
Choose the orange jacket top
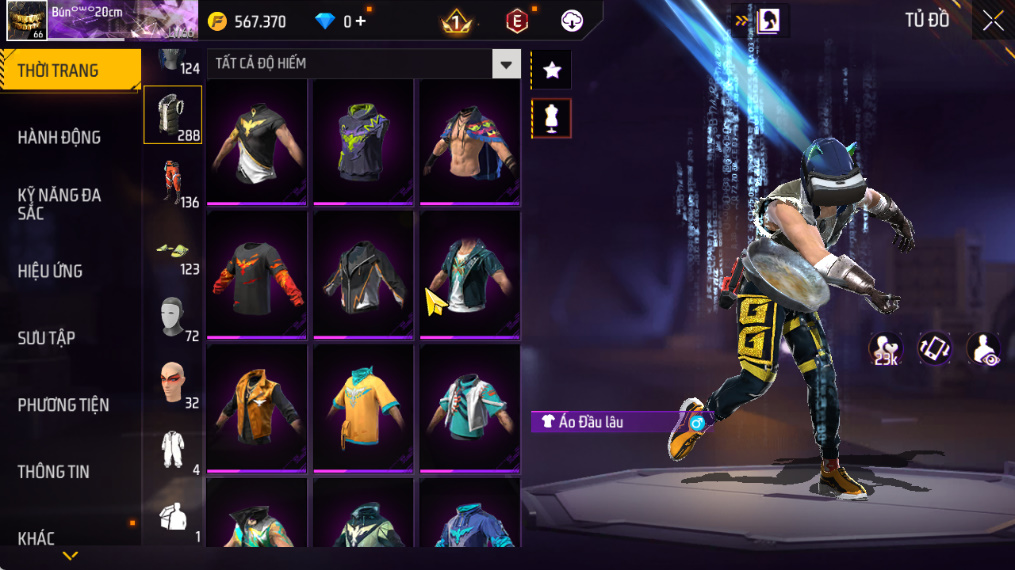click(257, 406)
